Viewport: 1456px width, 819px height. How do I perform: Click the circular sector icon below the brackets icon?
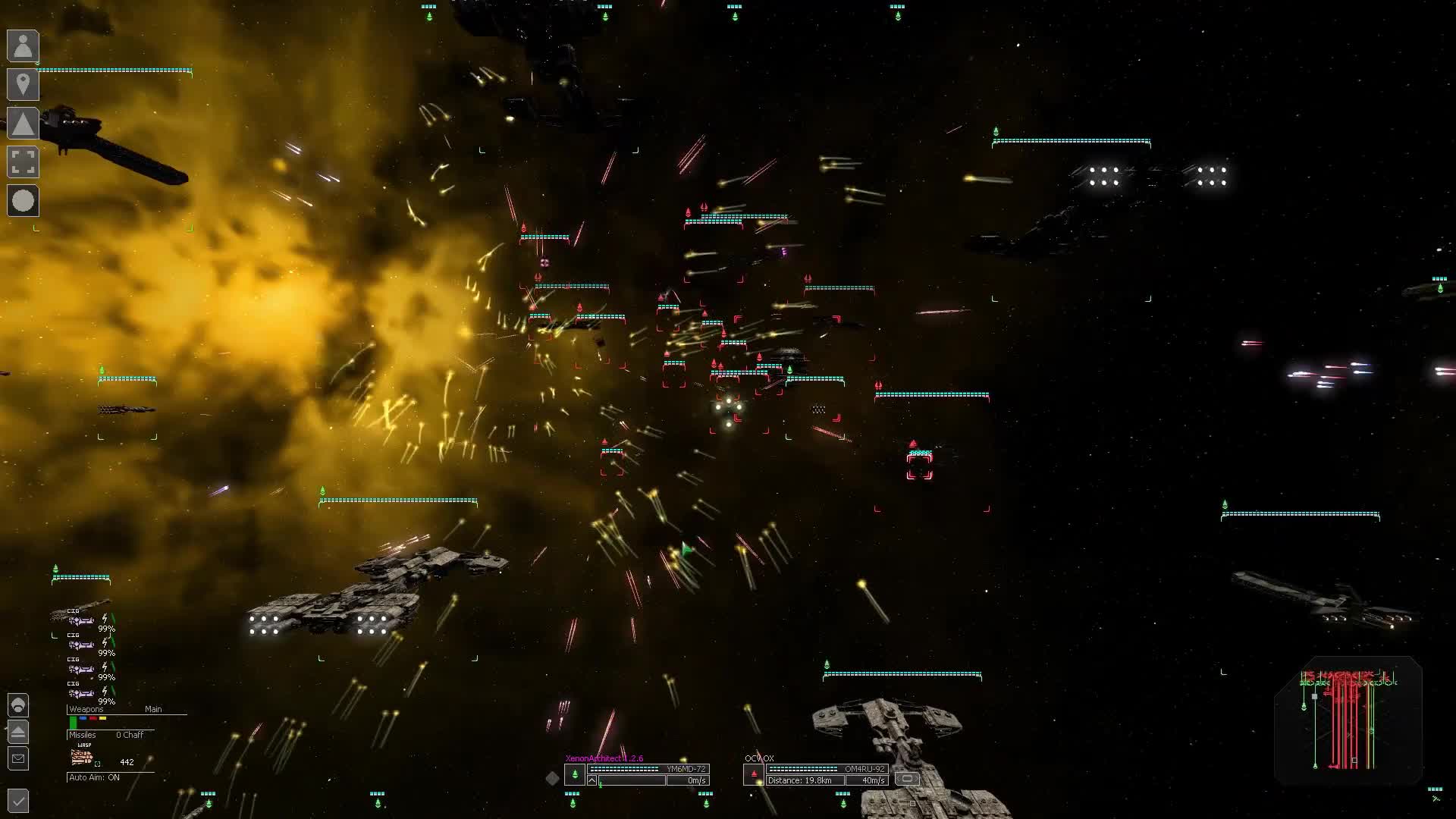(x=23, y=202)
